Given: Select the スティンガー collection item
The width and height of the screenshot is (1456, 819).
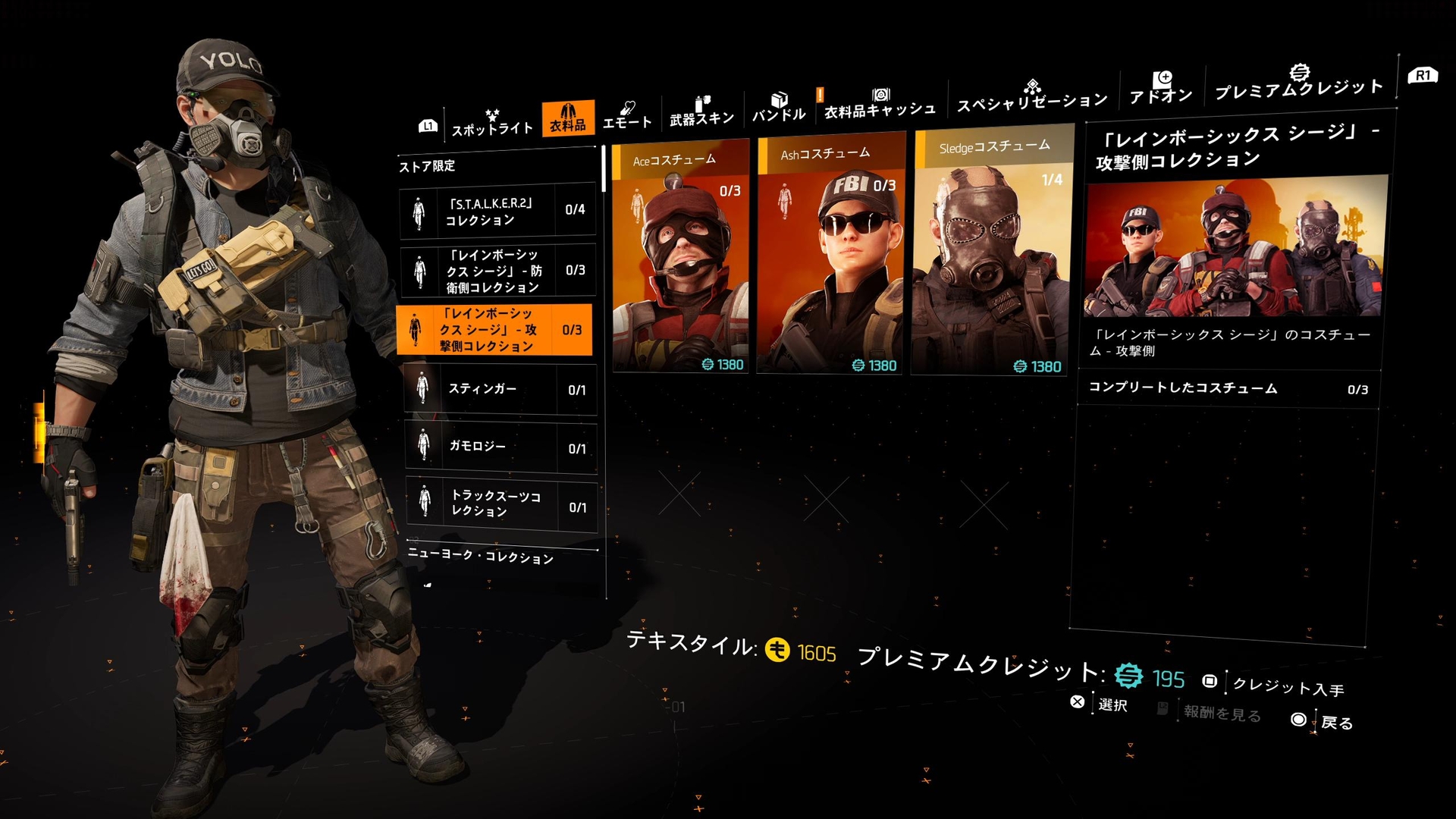Looking at the screenshot, I should pos(500,389).
